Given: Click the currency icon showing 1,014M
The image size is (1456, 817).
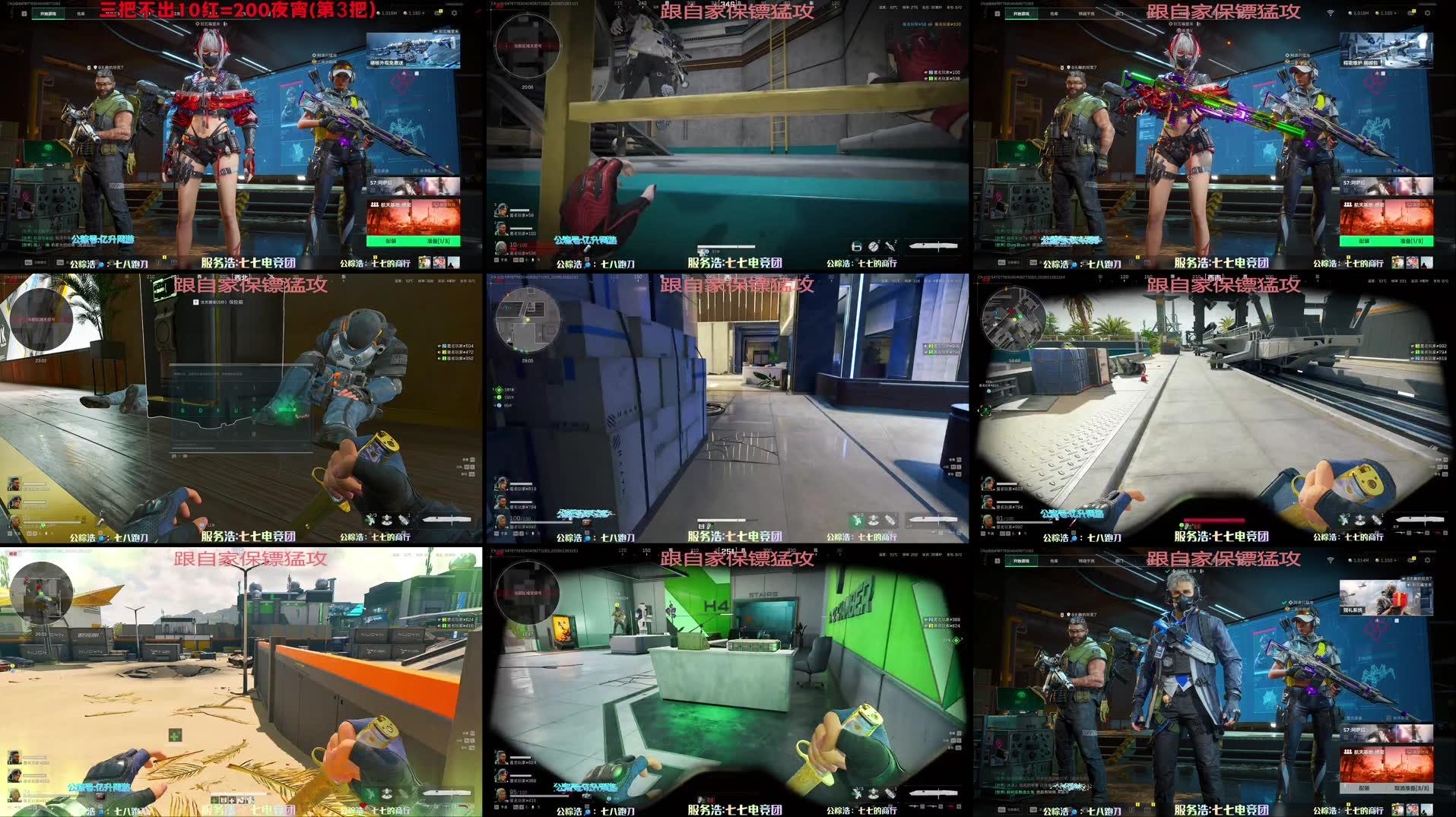Looking at the screenshot, I should tap(1354, 561).
